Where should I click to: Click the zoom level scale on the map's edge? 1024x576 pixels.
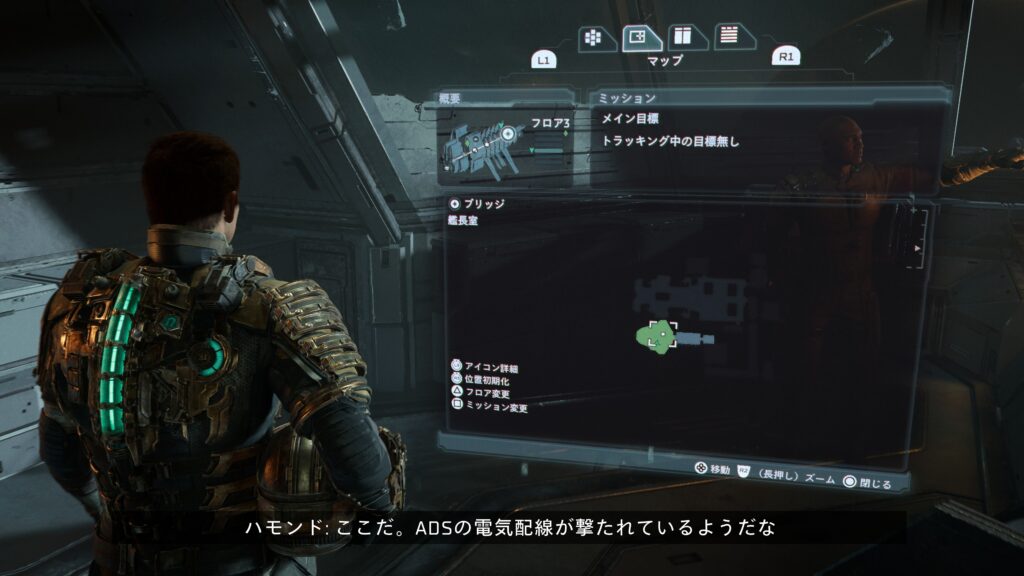point(920,240)
